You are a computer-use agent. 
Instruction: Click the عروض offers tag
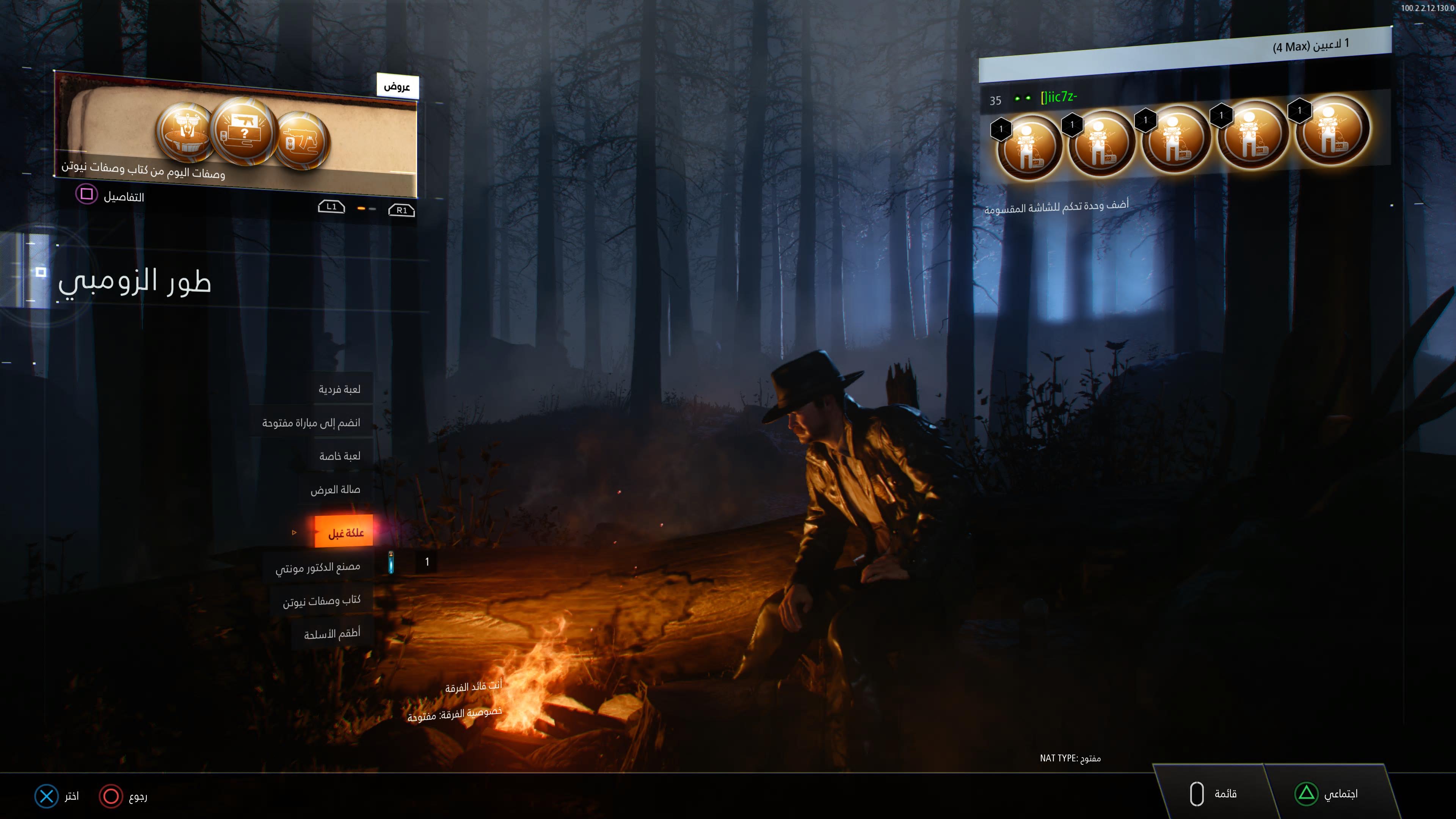pos(397,86)
